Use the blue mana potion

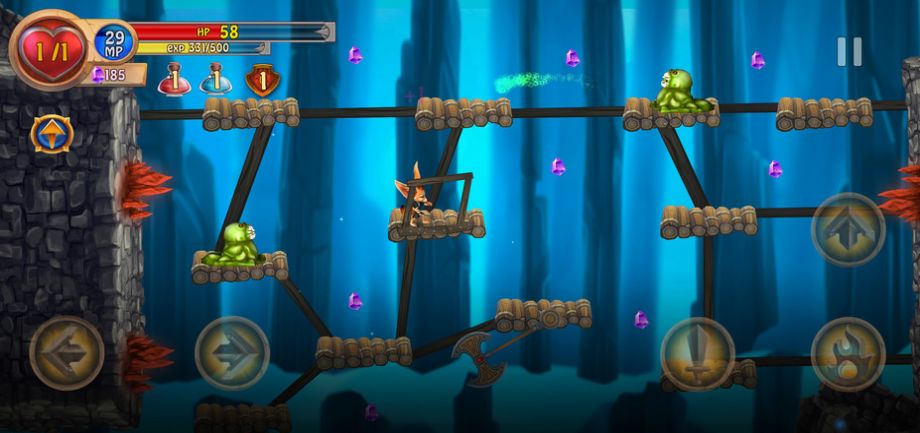tap(216, 79)
